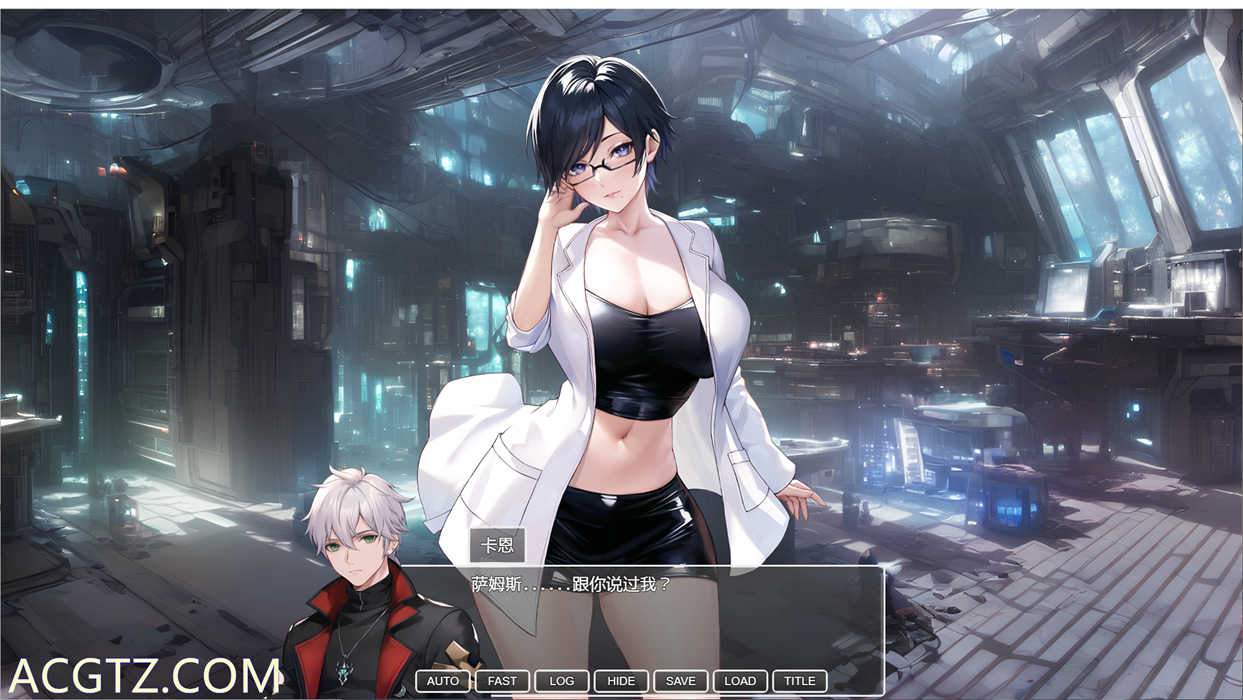This screenshot has height=700, width=1243.
Task: Open the SAVE menu
Action: tap(680, 681)
